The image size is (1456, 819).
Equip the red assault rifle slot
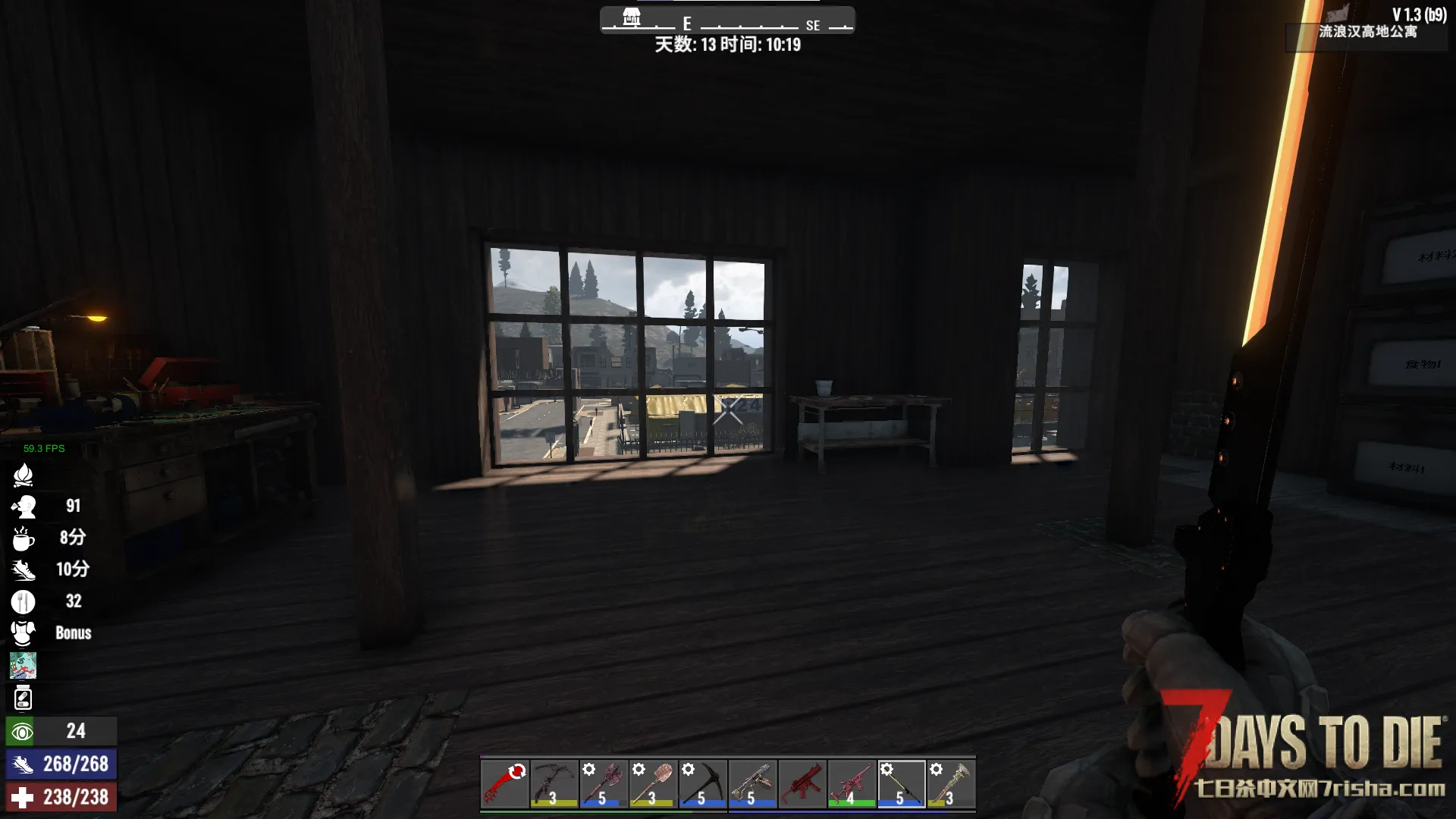[851, 783]
